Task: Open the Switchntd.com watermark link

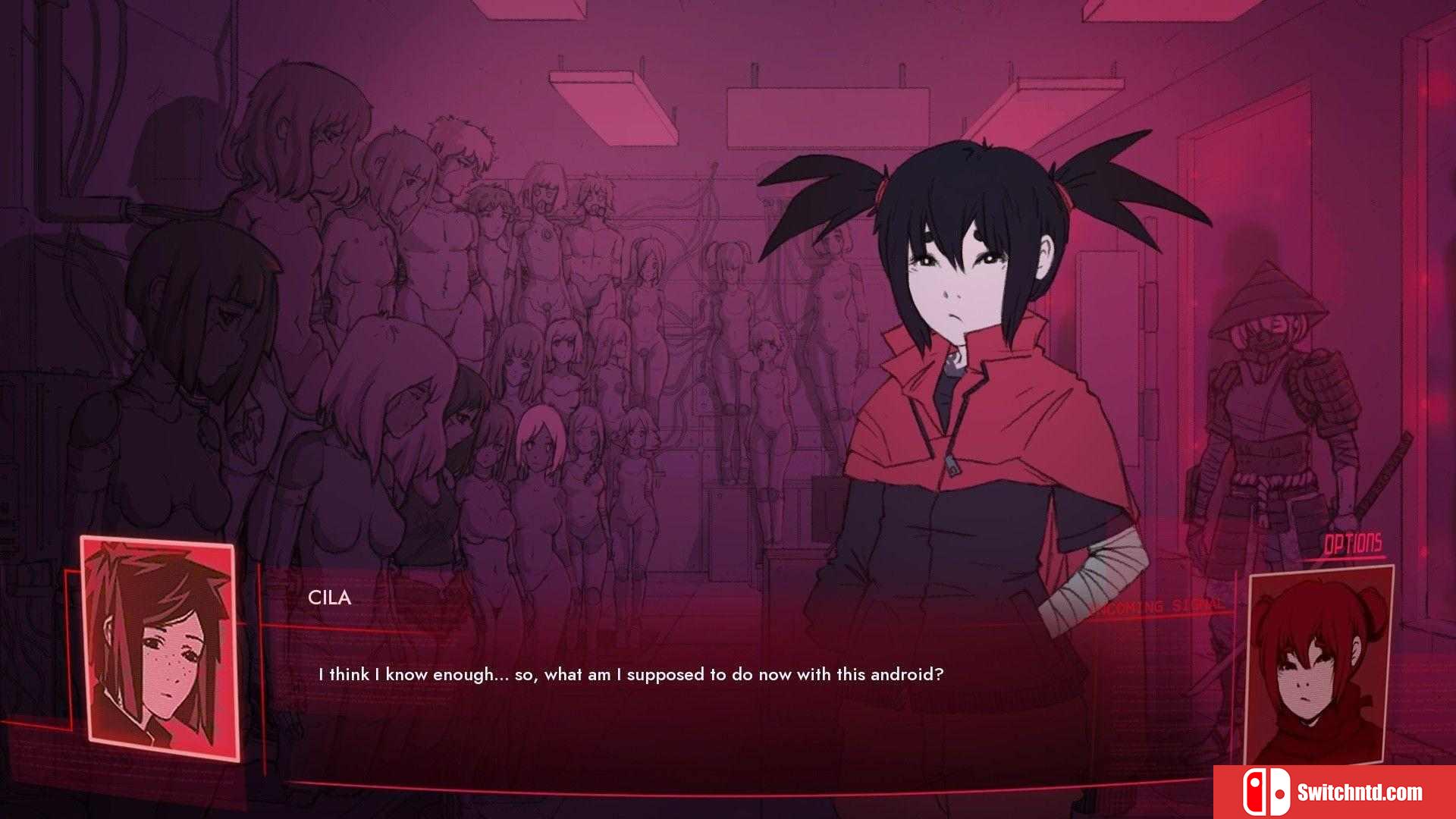Action: pyautogui.click(x=1335, y=792)
